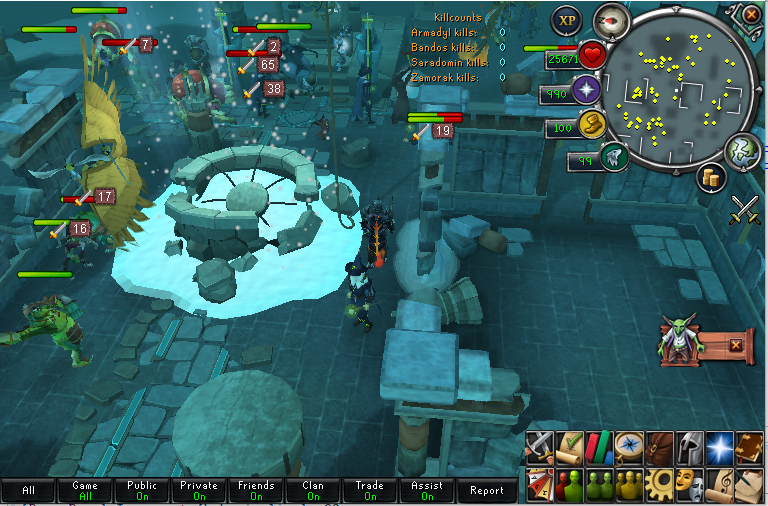Open the worn equipment helmet tab
This screenshot has width=768, height=506.
(x=688, y=446)
